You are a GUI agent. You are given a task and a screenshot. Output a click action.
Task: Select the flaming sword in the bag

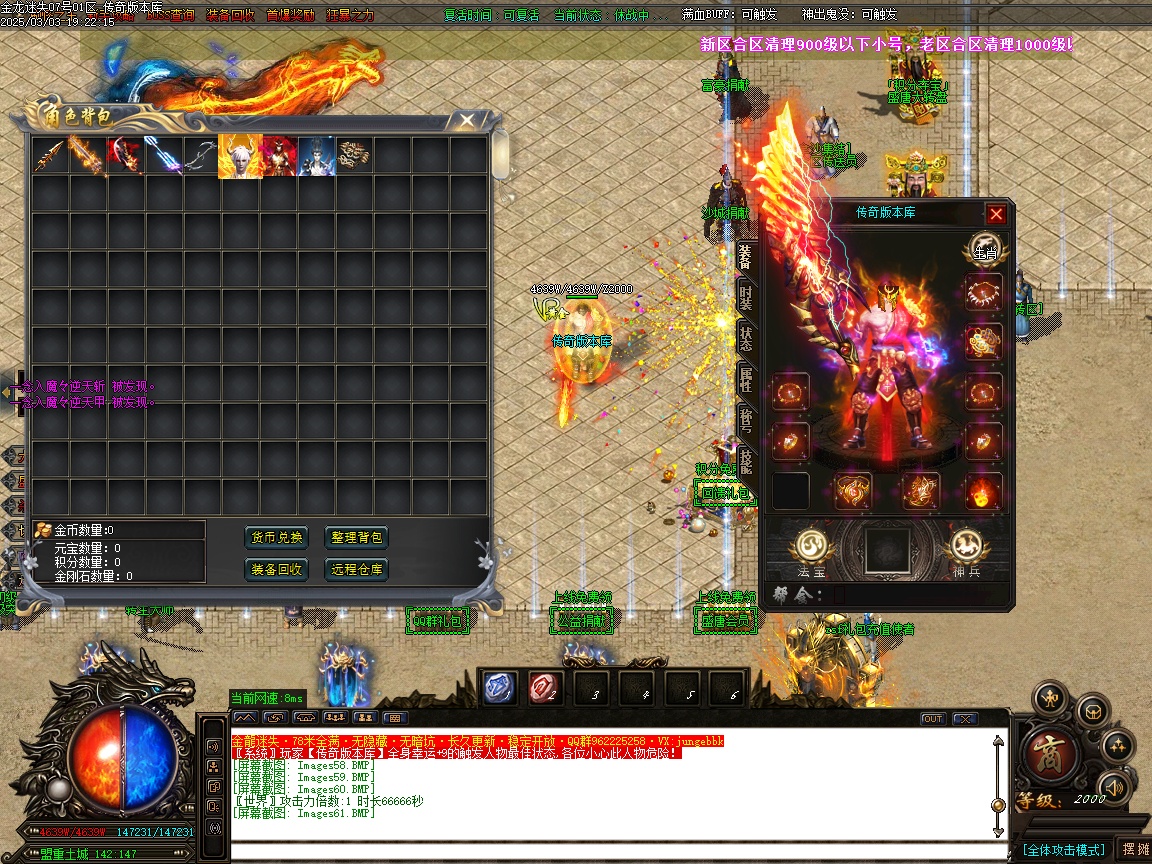point(87,156)
